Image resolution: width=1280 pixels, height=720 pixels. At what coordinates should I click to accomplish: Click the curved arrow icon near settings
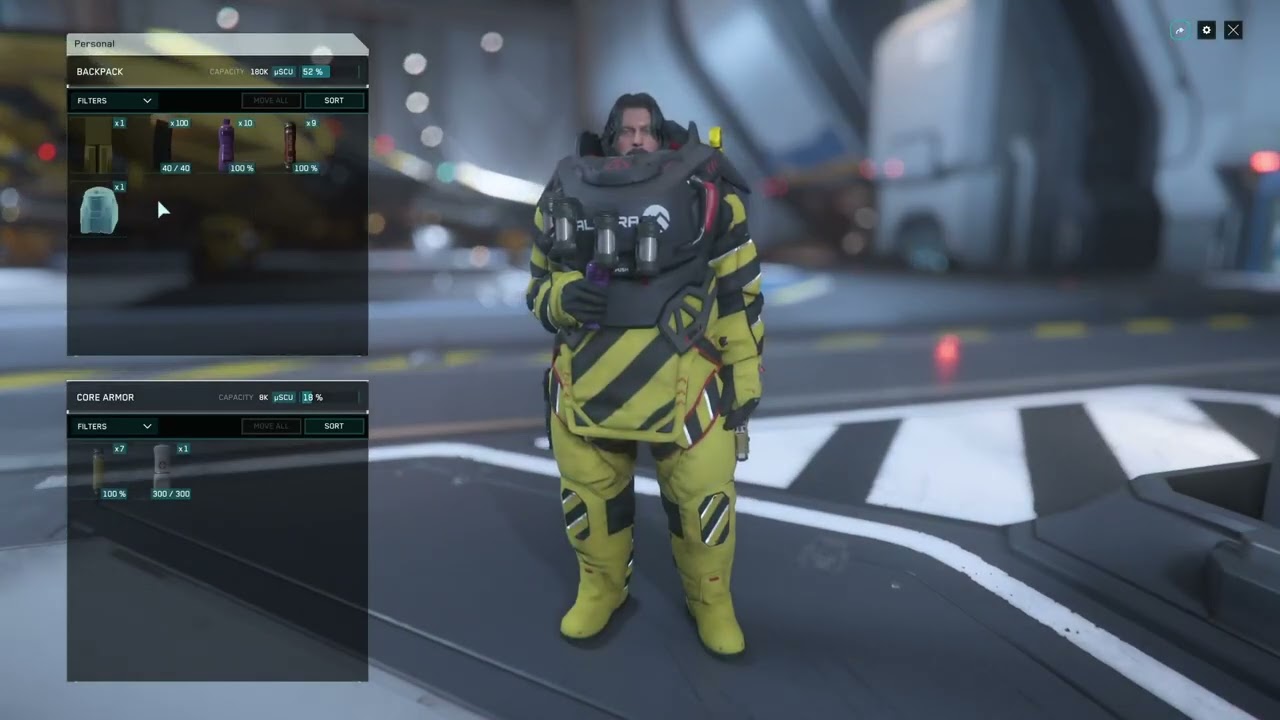[x=1180, y=30]
